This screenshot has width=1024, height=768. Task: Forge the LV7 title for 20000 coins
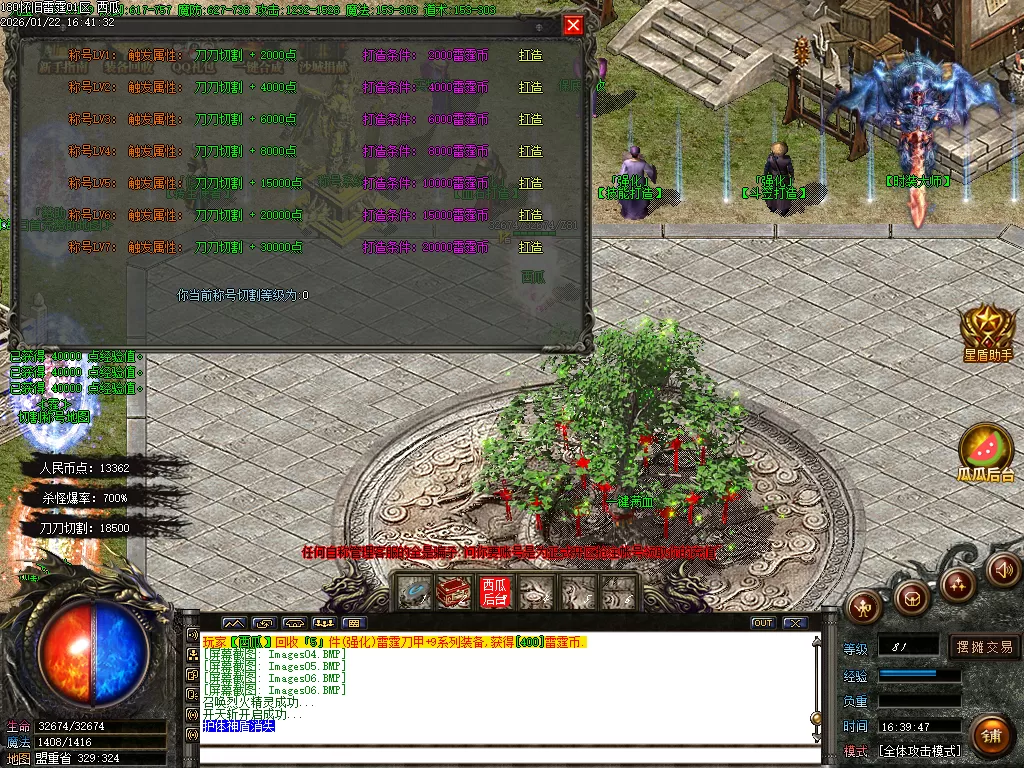click(x=531, y=247)
